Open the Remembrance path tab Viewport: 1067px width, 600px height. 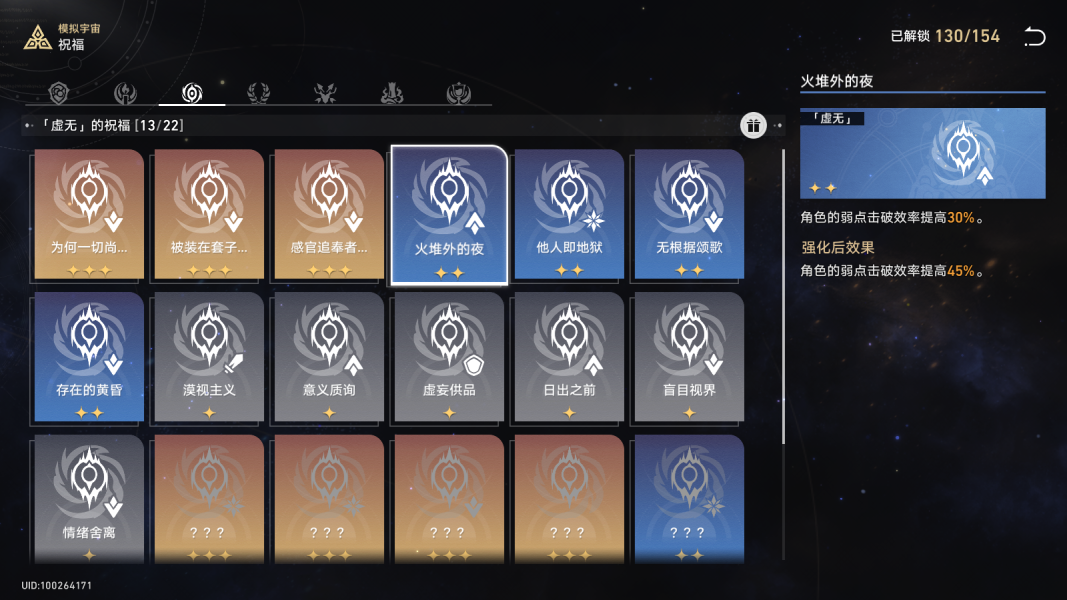(125, 94)
